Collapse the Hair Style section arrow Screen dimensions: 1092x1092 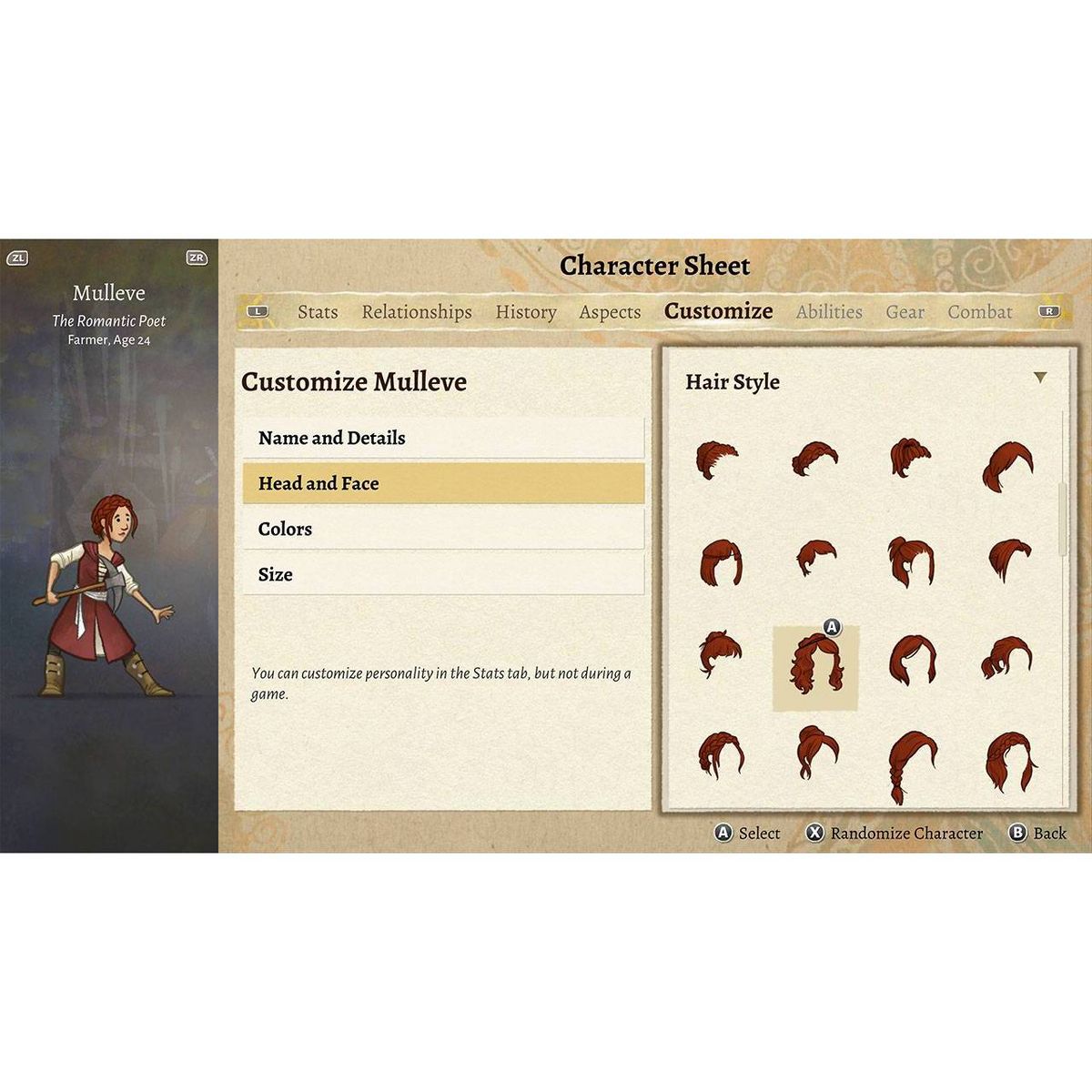click(x=1040, y=378)
